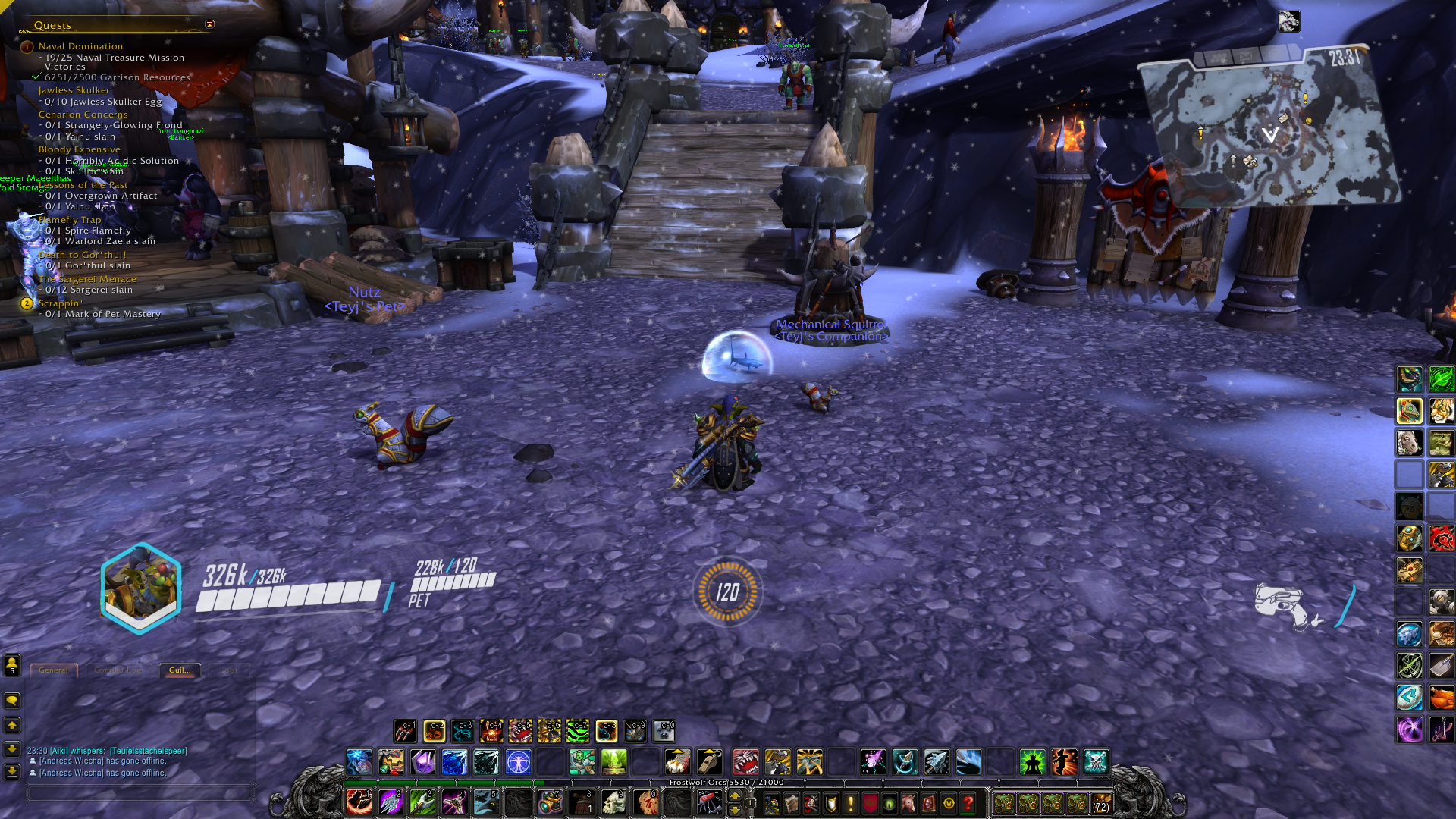1456x819 pixels.
Task: Open the chat speech bubble menu
Action: pos(12,701)
